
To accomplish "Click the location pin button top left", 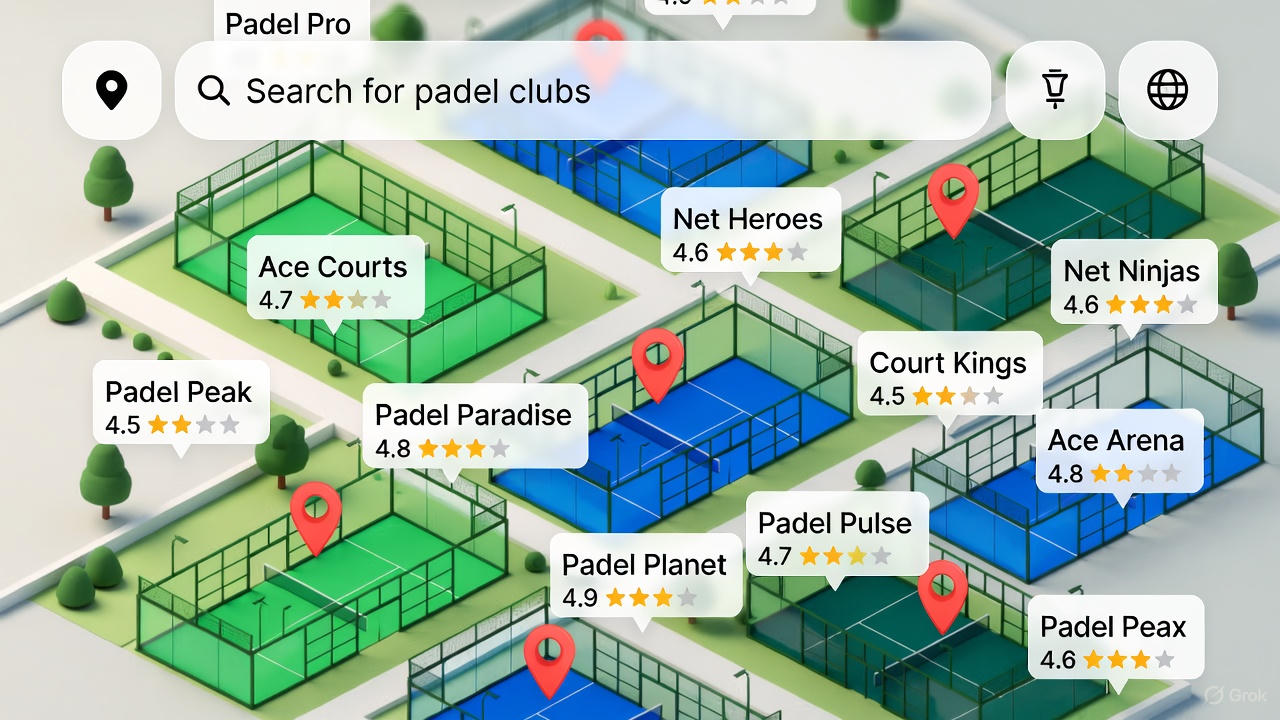I will 111,90.
